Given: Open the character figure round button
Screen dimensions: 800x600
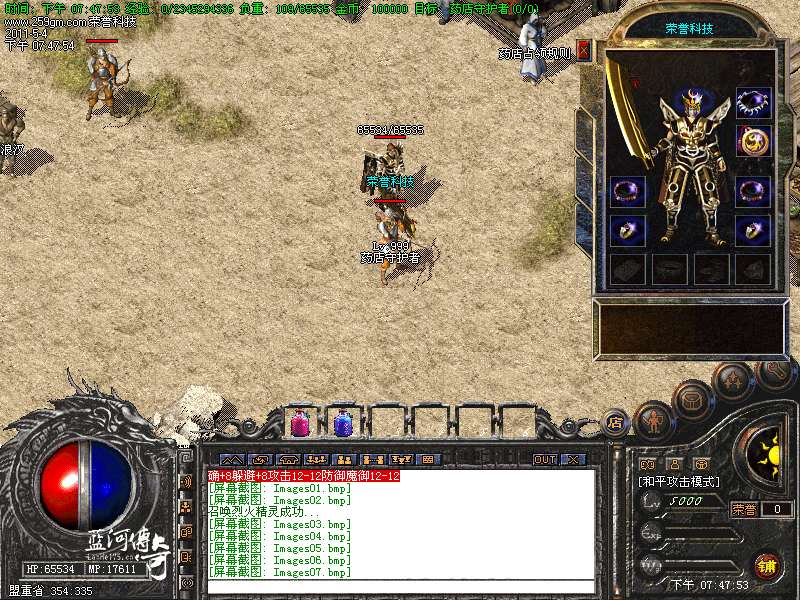Looking at the screenshot, I should (x=653, y=421).
